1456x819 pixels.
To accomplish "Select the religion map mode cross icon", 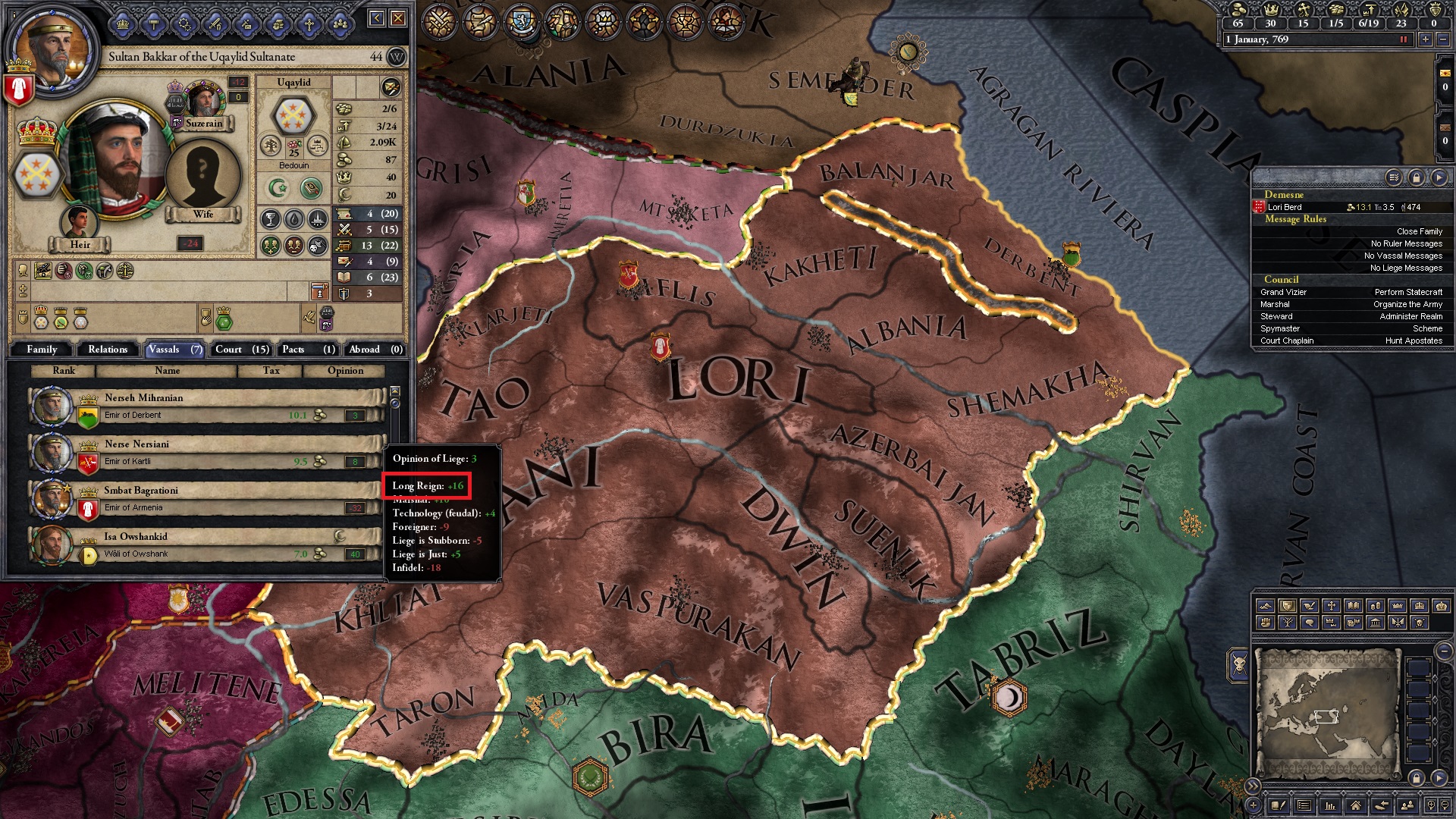I will 1331,606.
